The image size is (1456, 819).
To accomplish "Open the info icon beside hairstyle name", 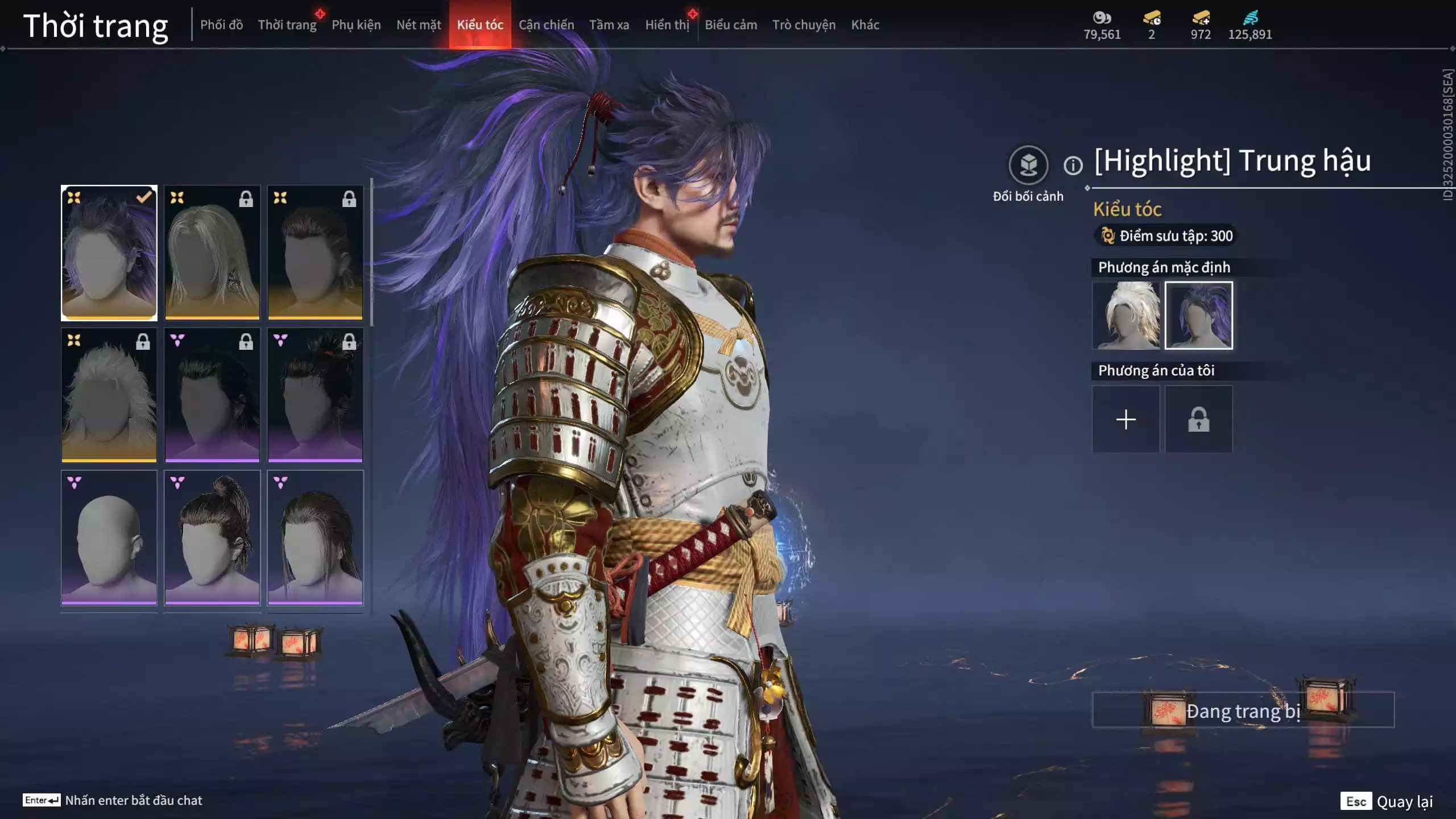I will tap(1073, 166).
